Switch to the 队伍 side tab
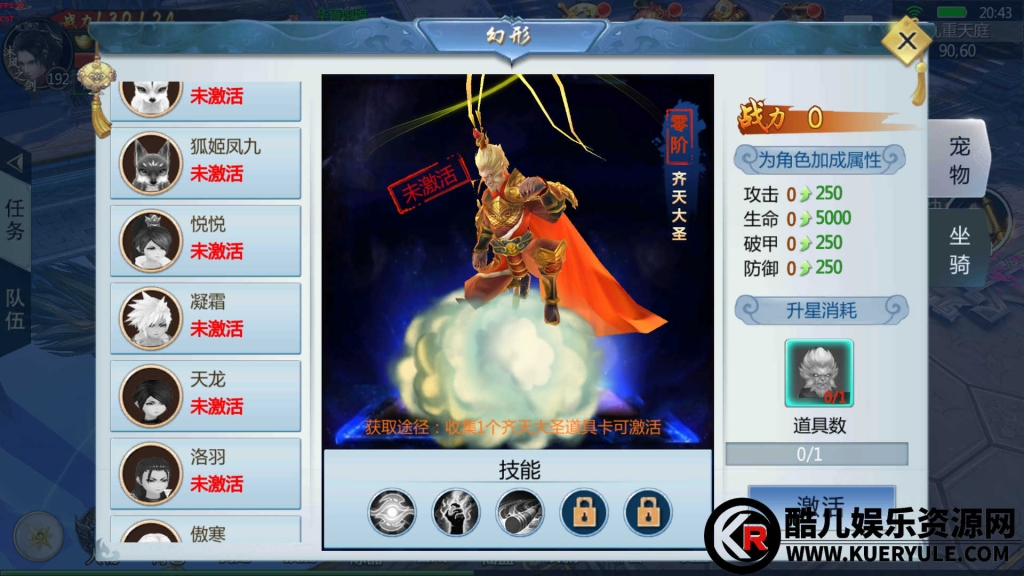This screenshot has width=1024, height=576. 15,310
